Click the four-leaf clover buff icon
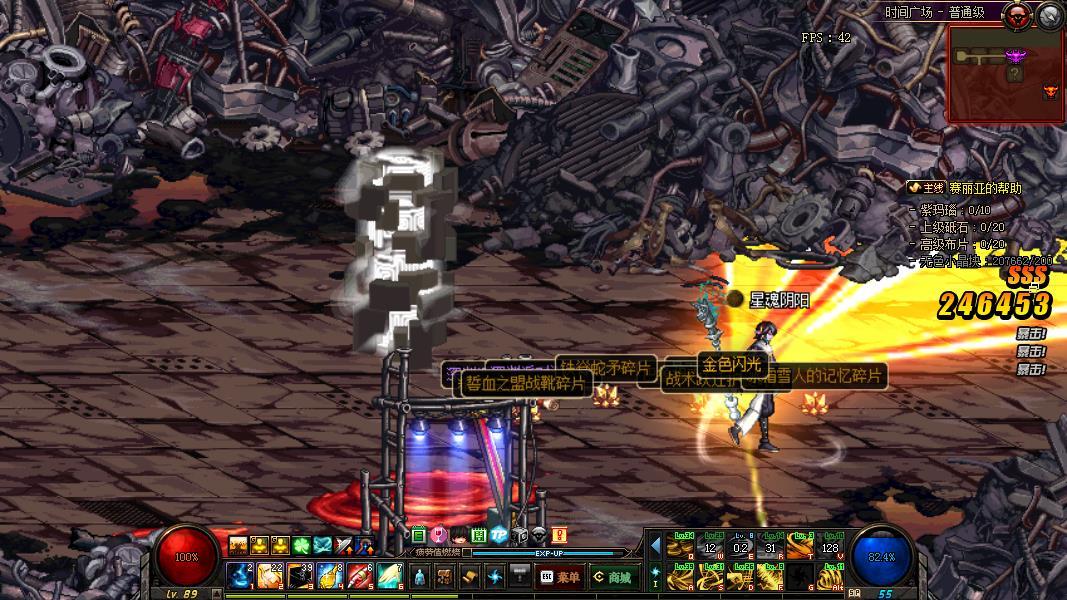Image resolution: width=1067 pixels, height=600 pixels. pos(301,545)
